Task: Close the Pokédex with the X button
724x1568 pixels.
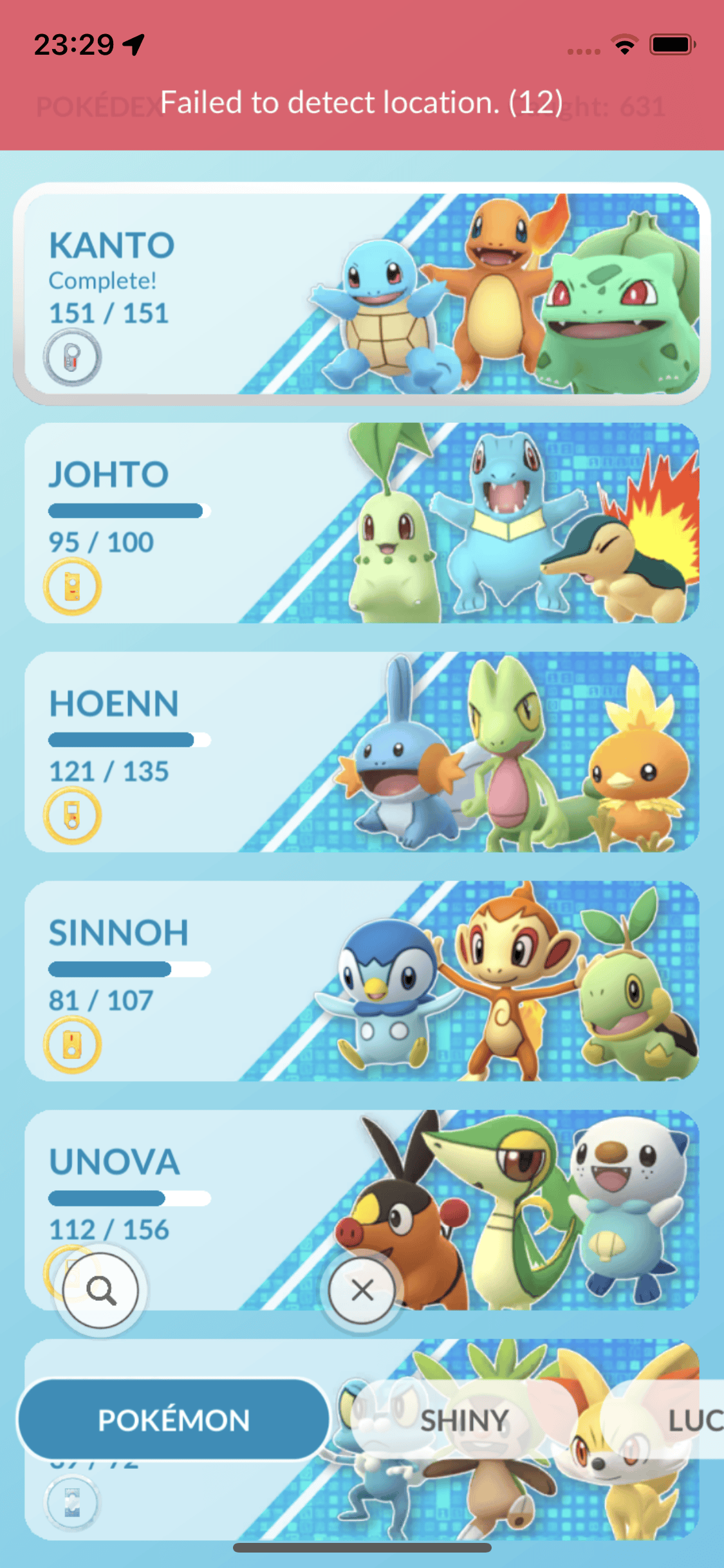Action: click(362, 1289)
